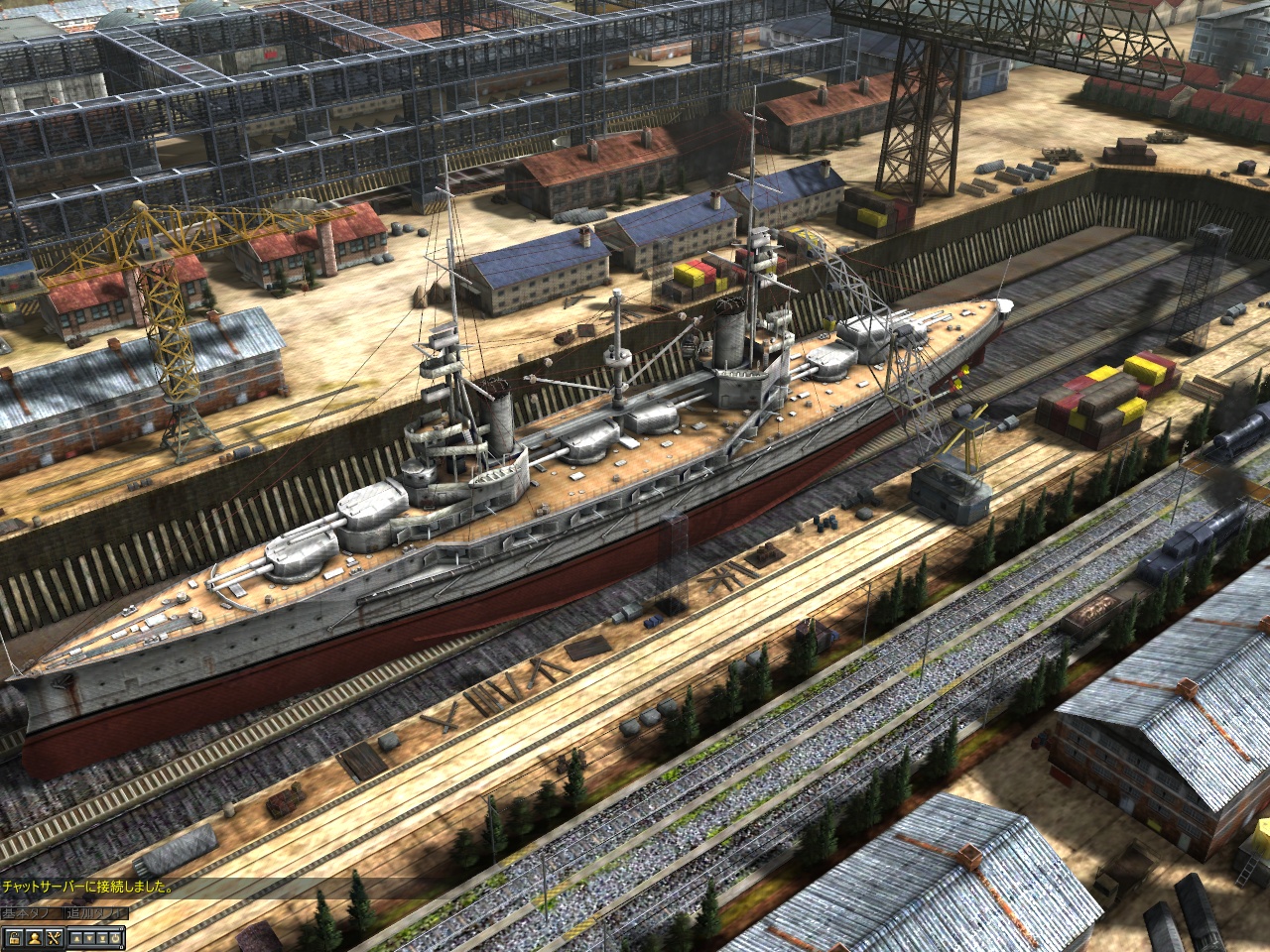1270x952 pixels.
Task: Click the power symbol button
Action: 115,938
